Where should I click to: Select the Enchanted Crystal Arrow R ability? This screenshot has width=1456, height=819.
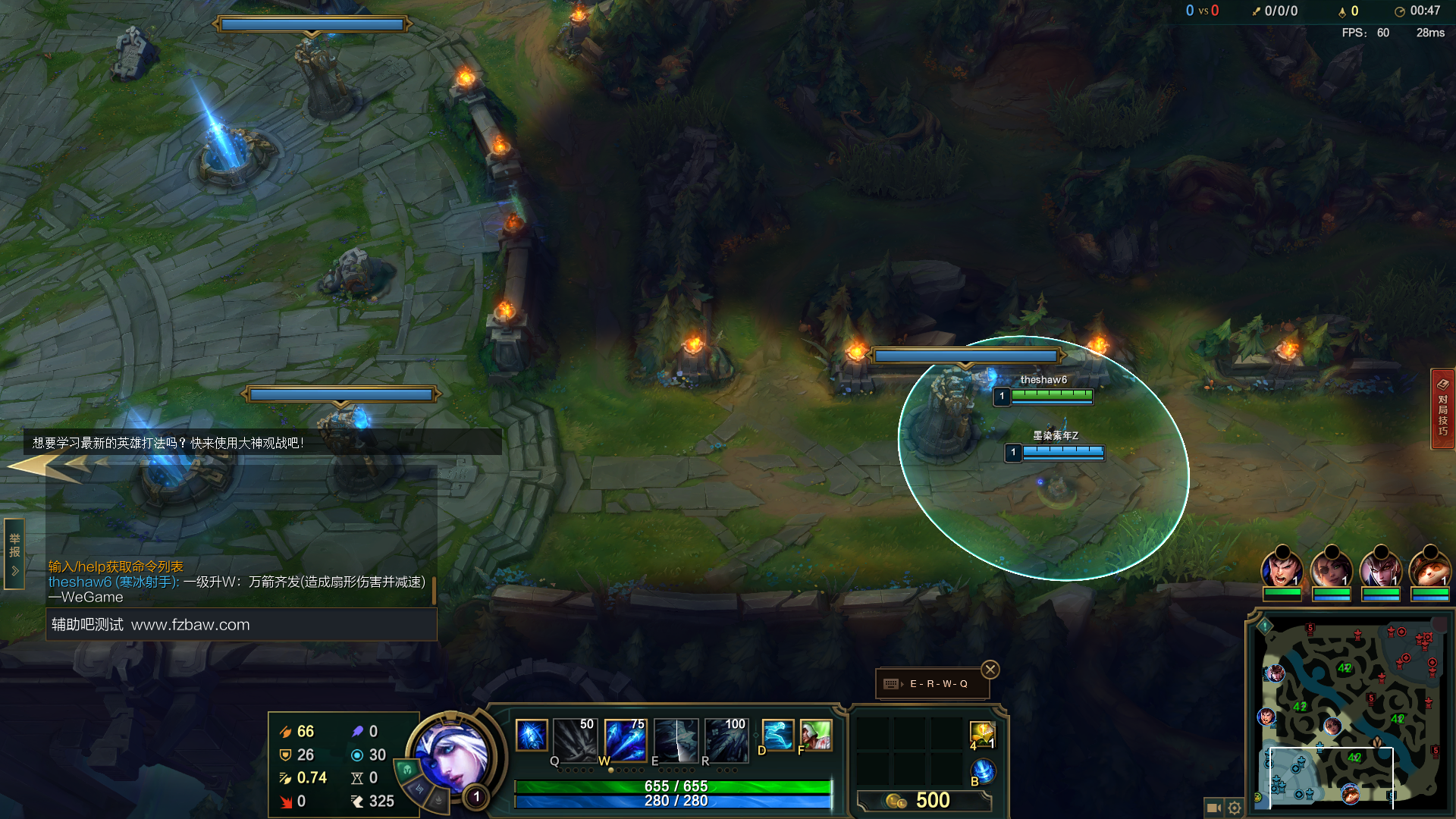coord(726,739)
